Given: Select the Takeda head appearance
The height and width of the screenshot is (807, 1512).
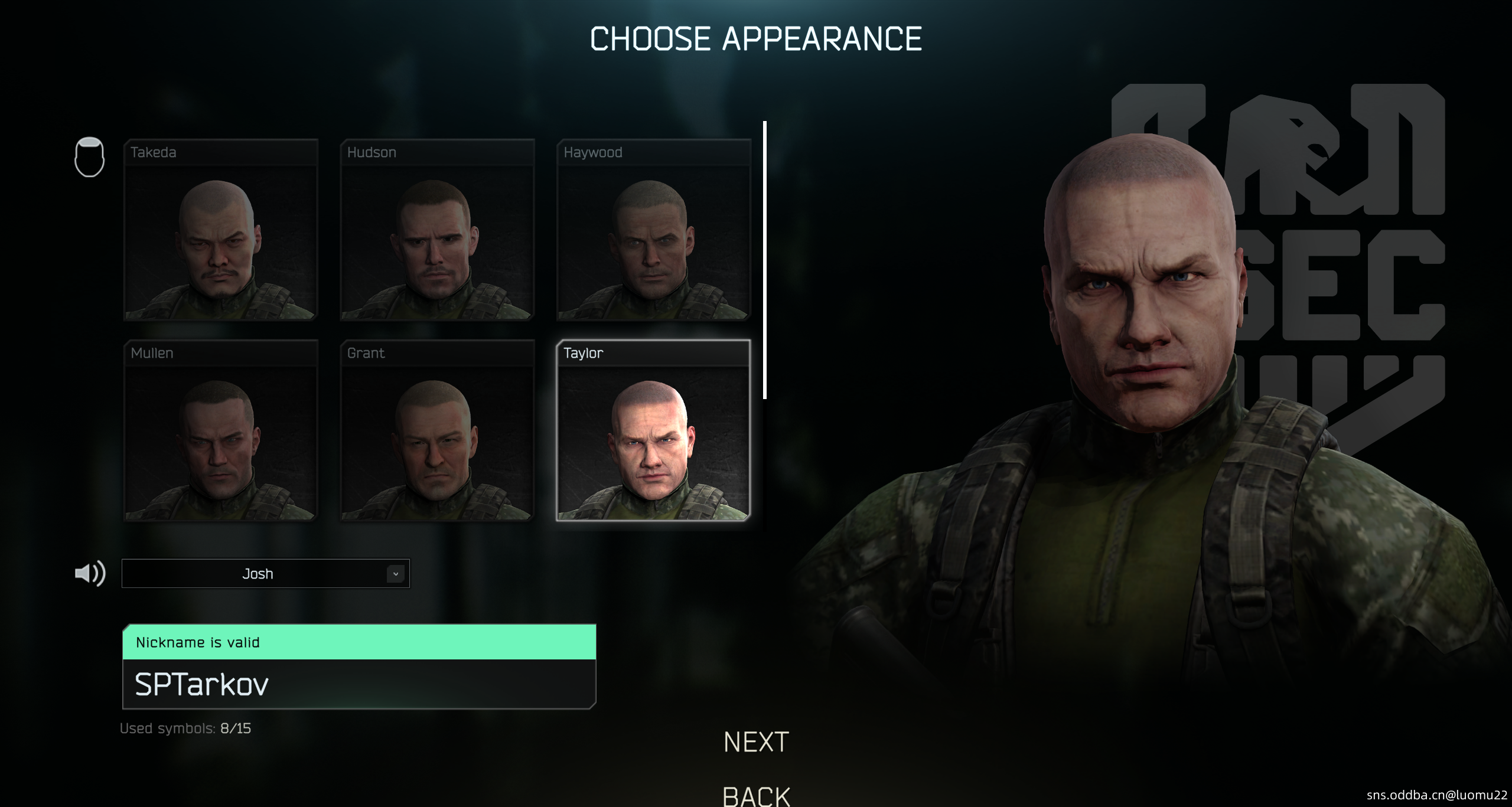Looking at the screenshot, I should (220, 230).
